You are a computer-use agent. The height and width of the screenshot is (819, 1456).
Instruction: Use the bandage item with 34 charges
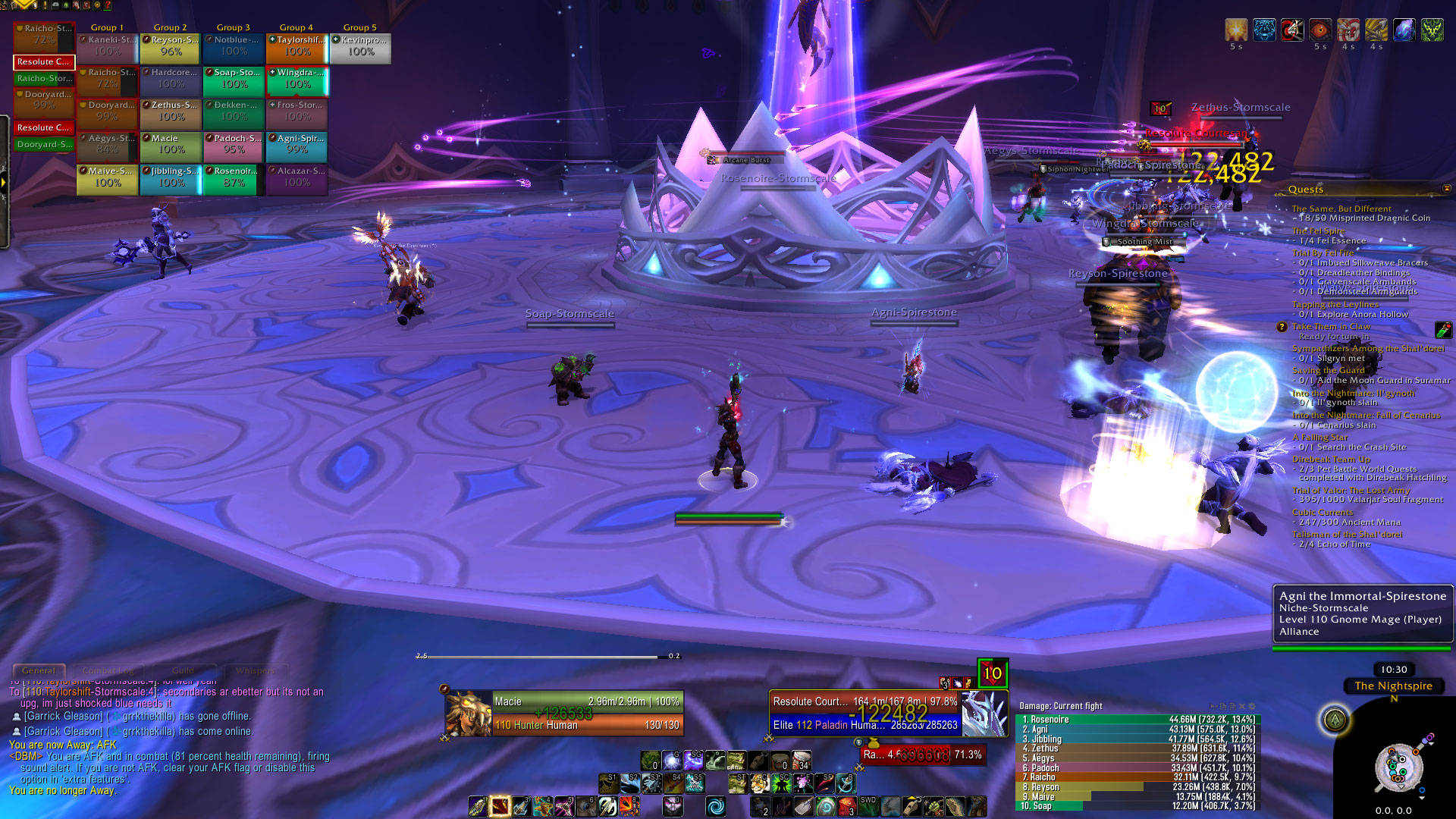click(801, 760)
